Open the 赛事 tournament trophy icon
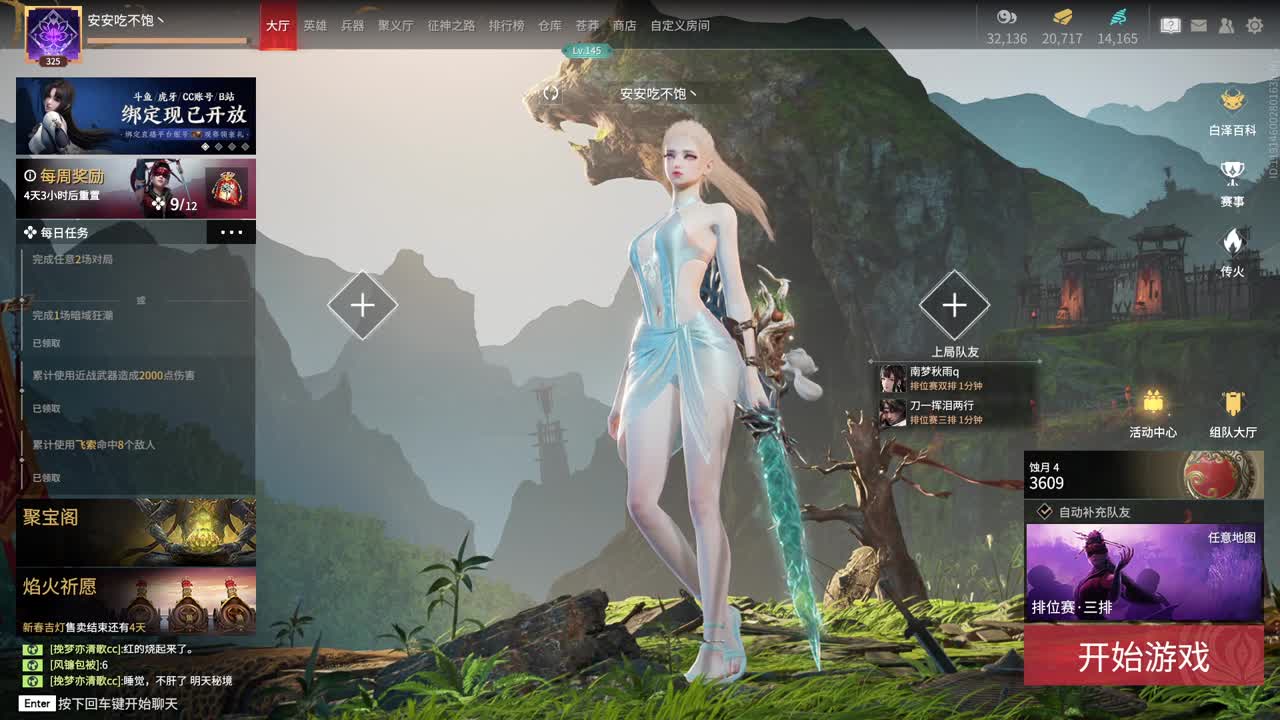Screen dimensions: 1280x720 1232,181
